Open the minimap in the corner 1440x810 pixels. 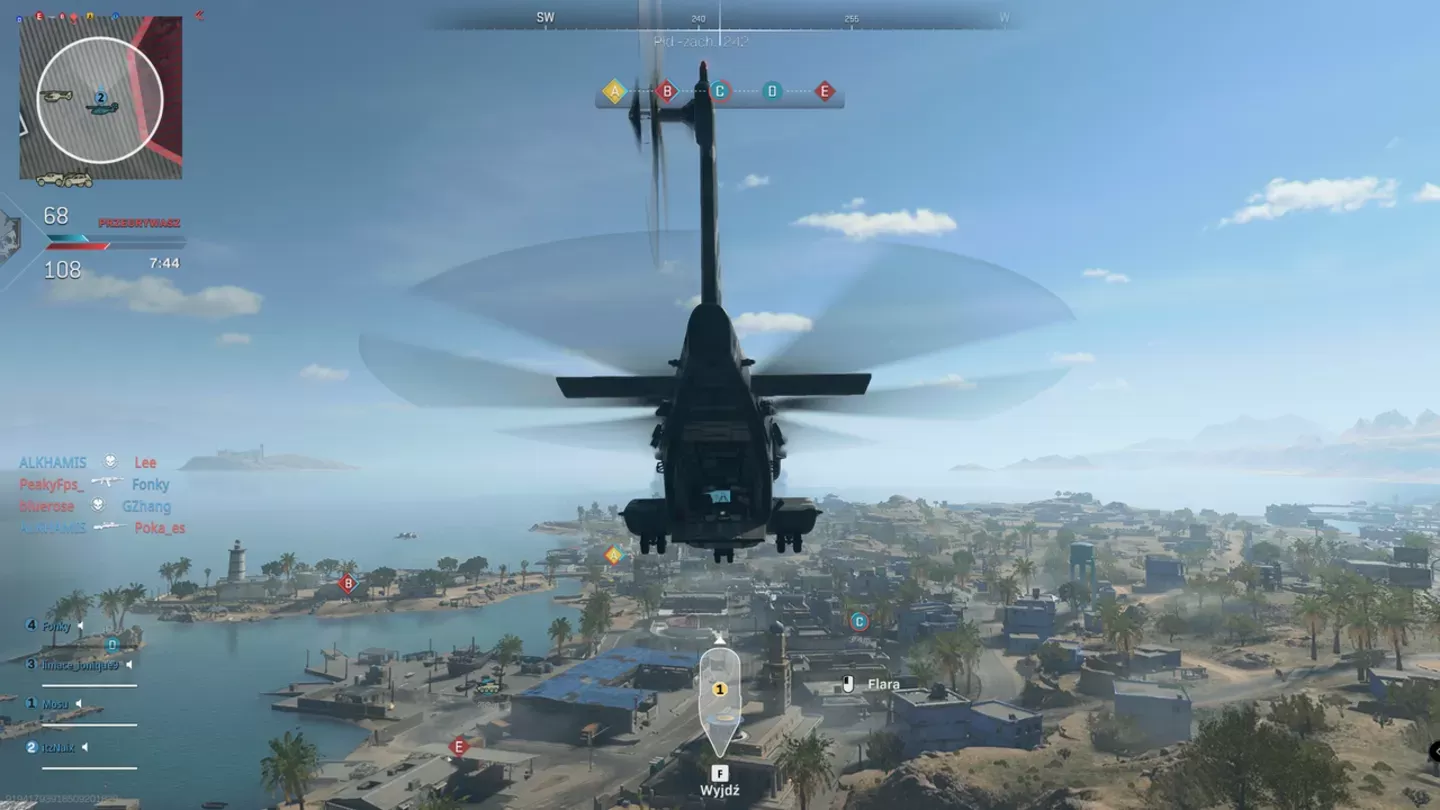(x=101, y=98)
